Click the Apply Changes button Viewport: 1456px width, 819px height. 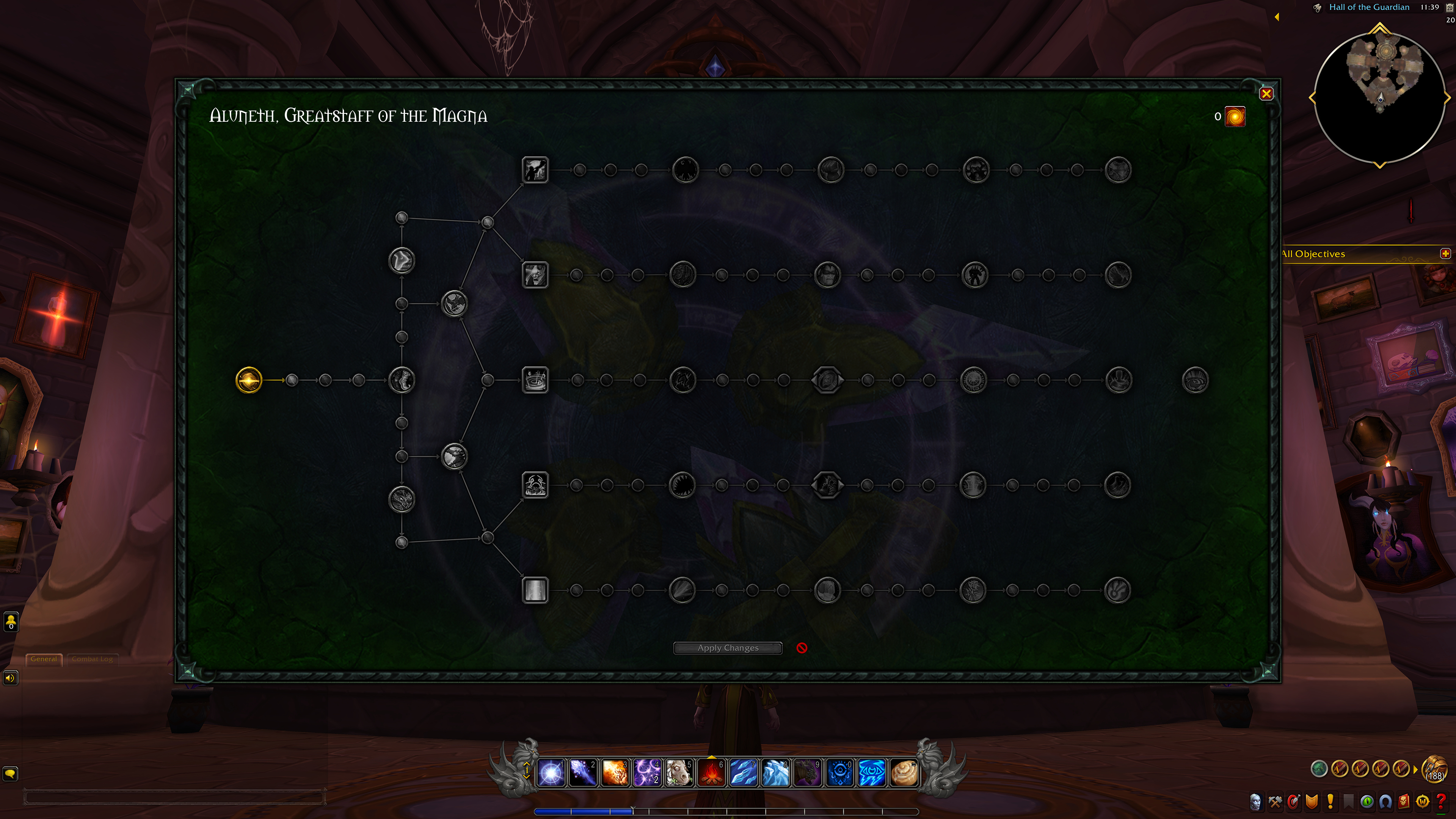(x=728, y=648)
